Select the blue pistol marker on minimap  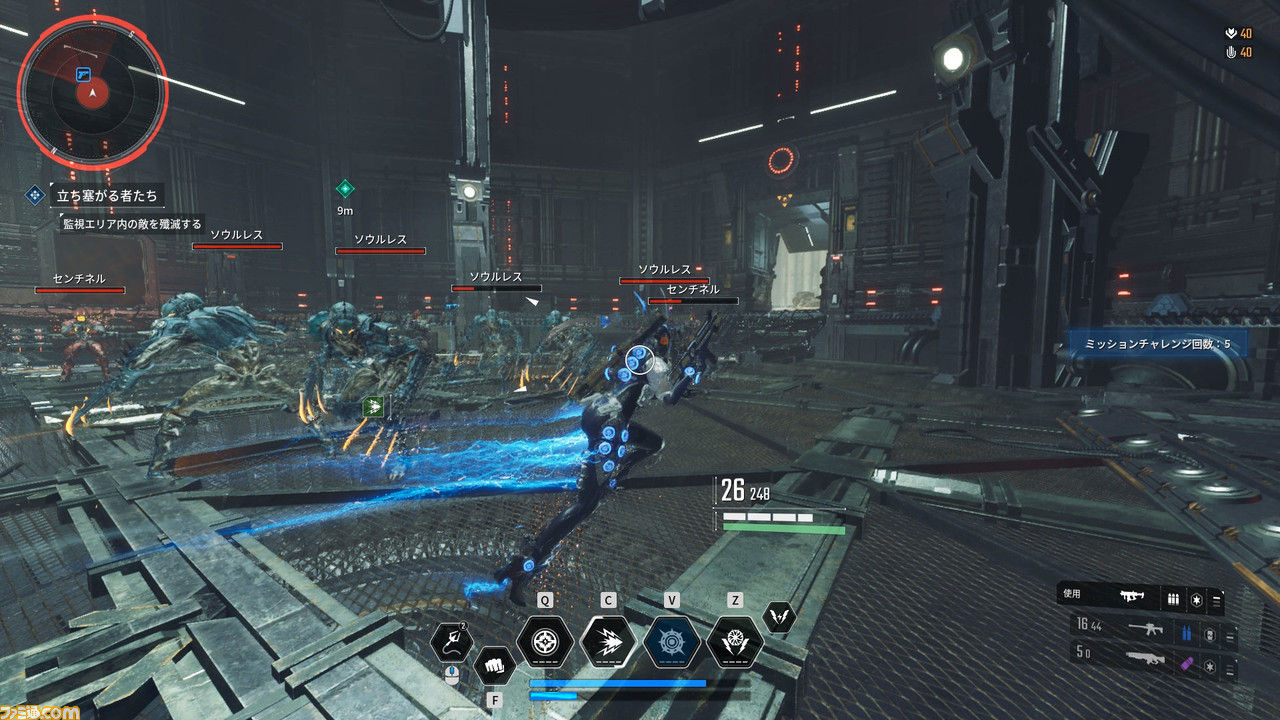[x=83, y=74]
